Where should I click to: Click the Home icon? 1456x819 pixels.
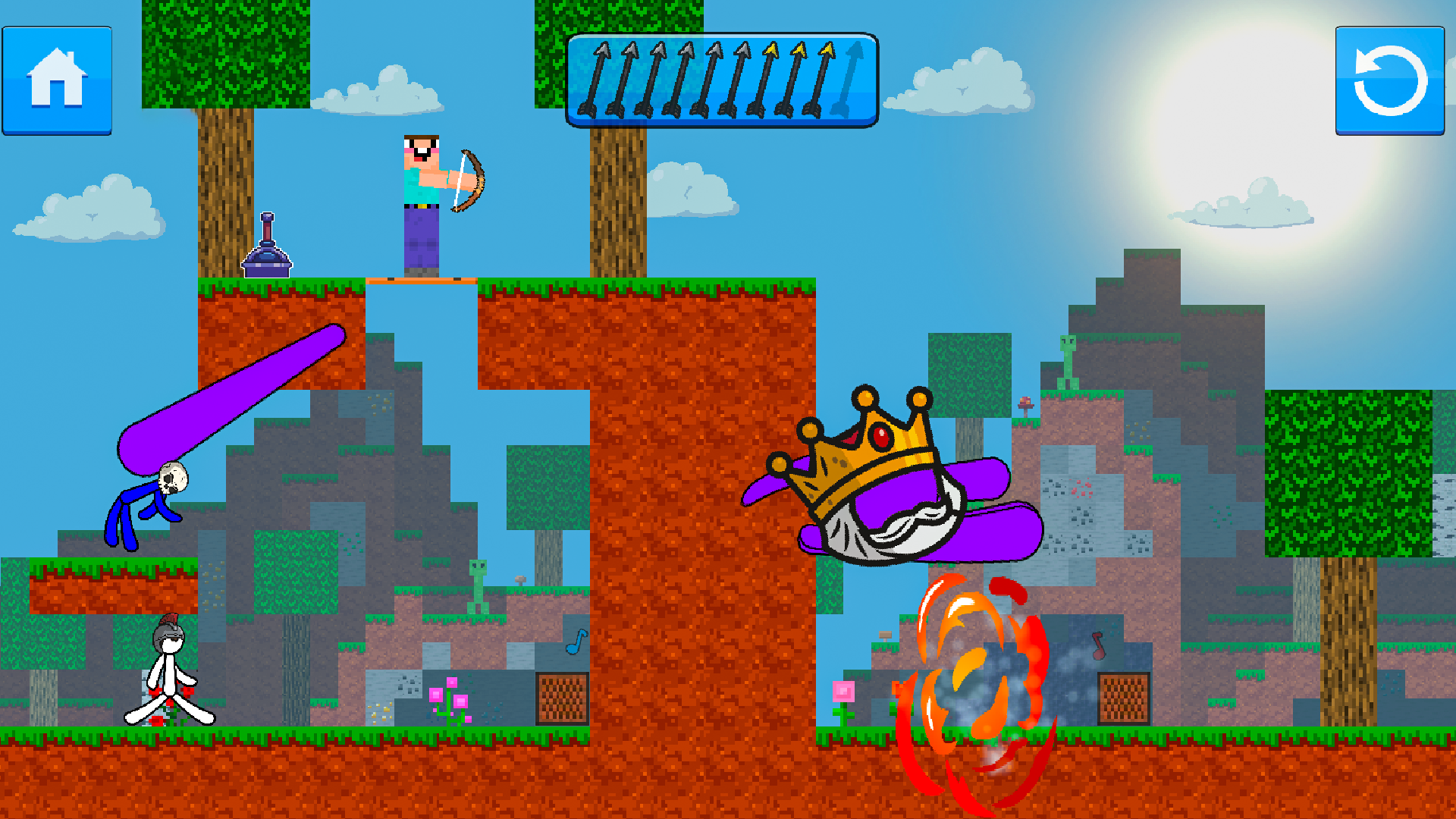pyautogui.click(x=57, y=80)
